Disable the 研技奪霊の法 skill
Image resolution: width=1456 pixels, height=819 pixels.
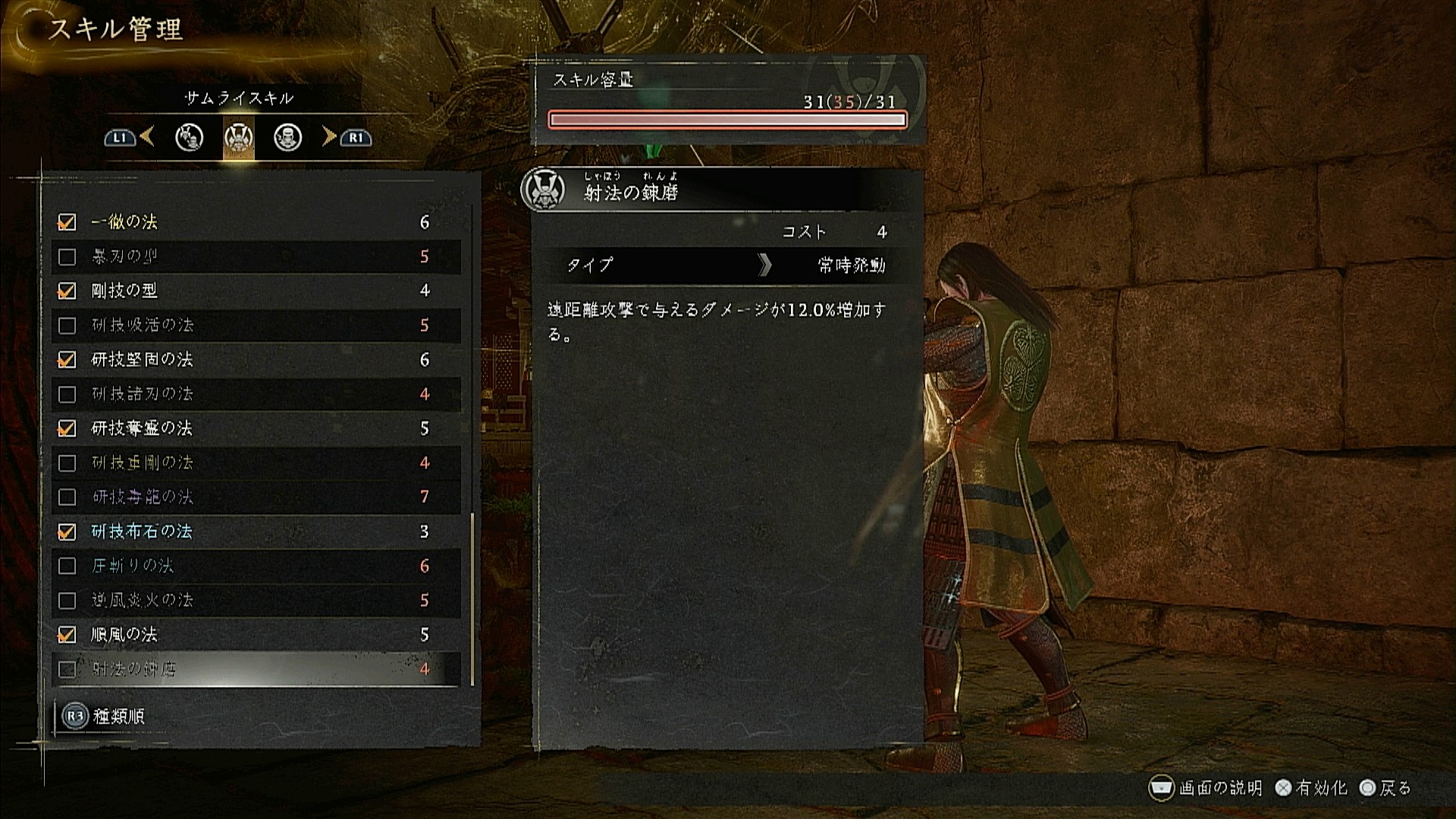click(x=67, y=428)
